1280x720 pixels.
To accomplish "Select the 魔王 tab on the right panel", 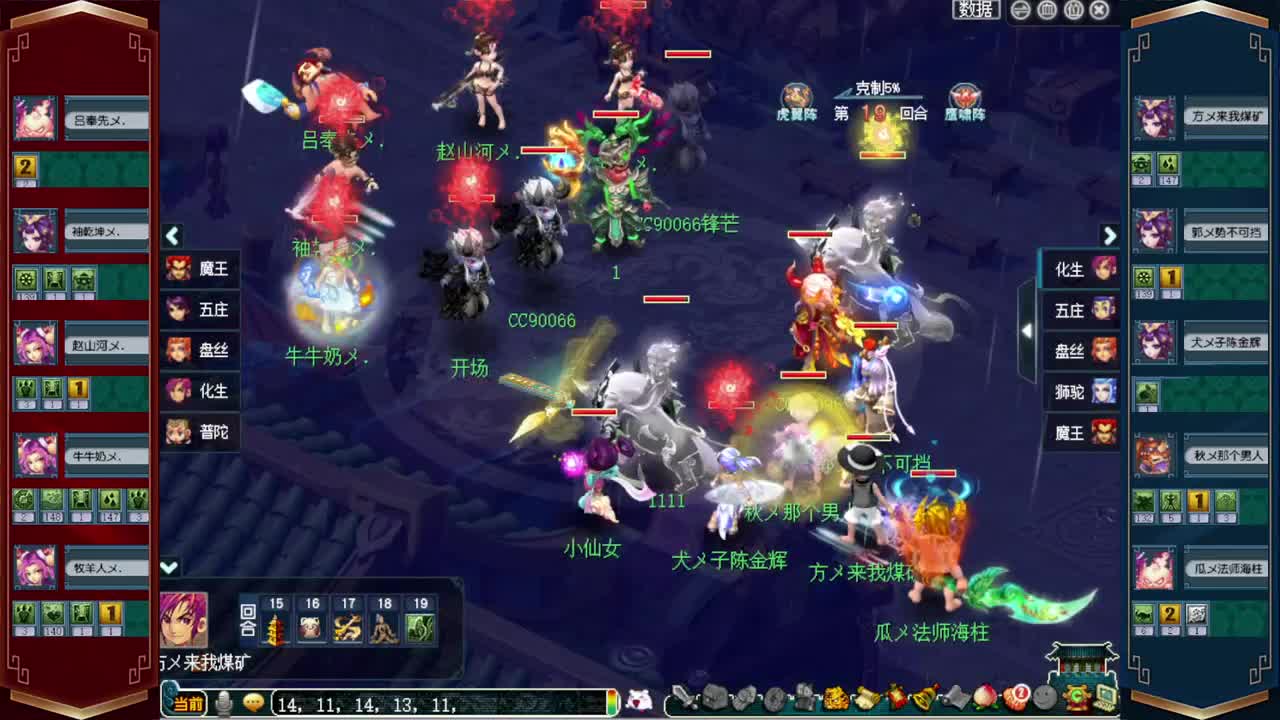I will tap(1076, 433).
